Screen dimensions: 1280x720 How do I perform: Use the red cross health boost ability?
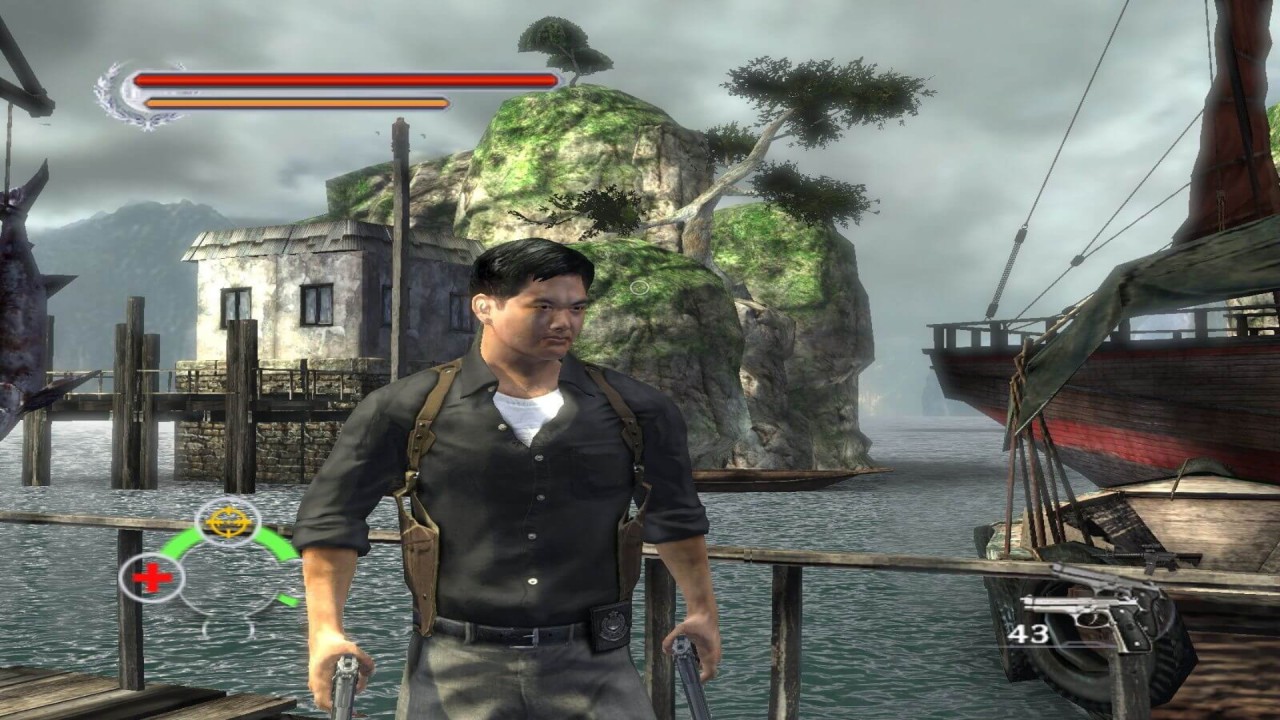point(151,577)
